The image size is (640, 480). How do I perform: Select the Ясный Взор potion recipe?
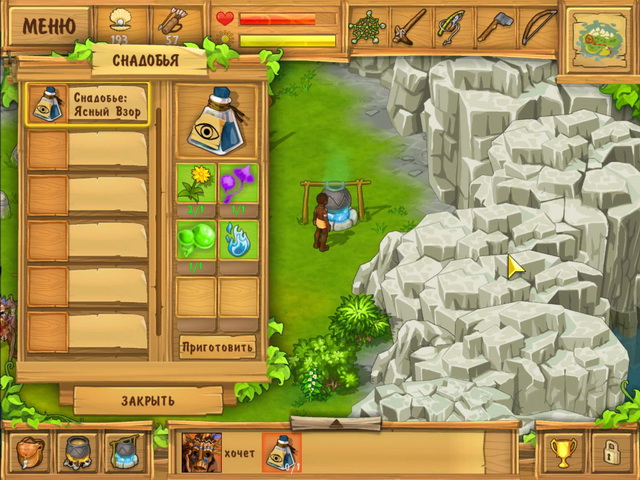tap(87, 105)
